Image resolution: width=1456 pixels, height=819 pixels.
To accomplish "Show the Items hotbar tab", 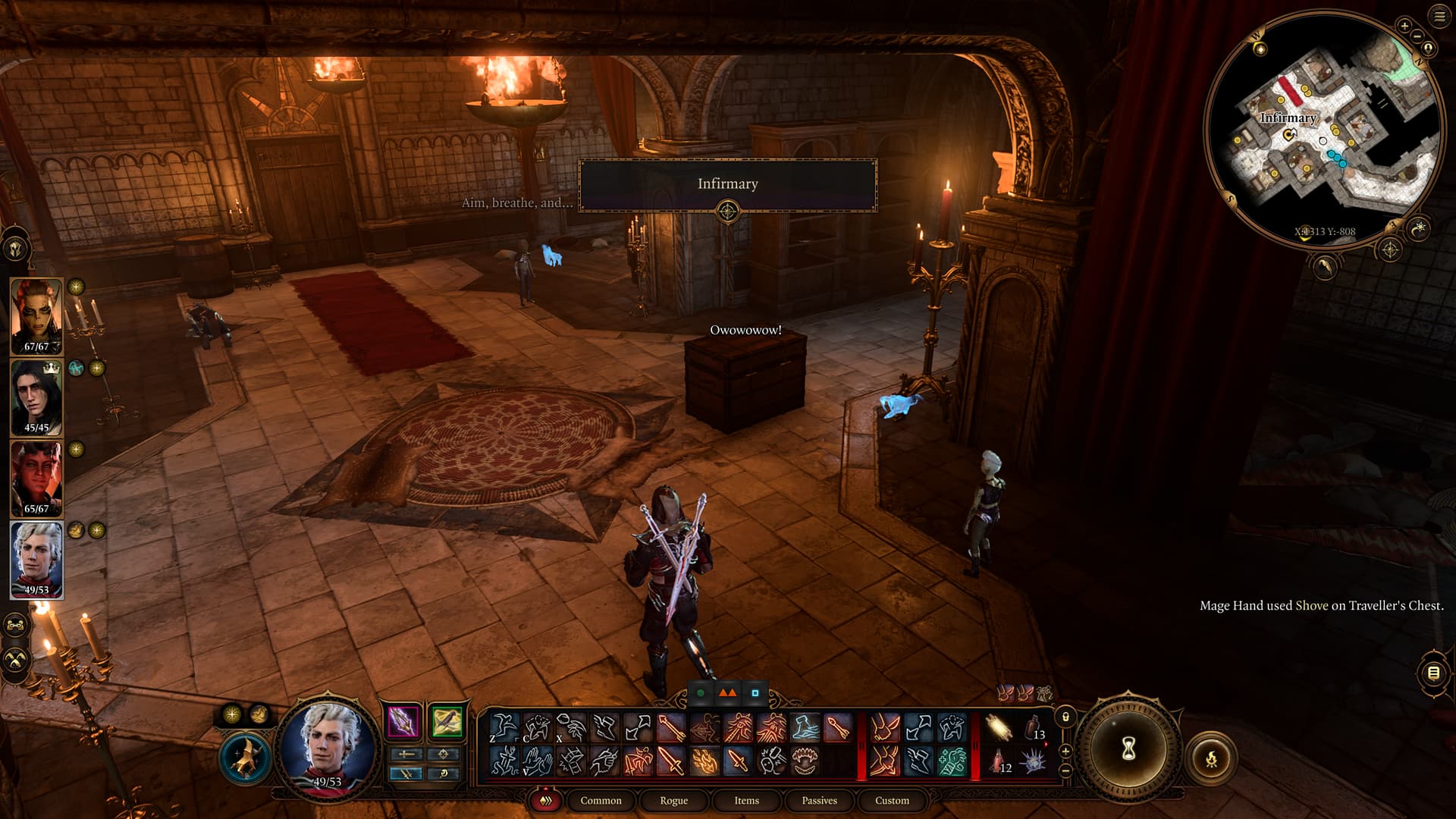I will [746, 801].
